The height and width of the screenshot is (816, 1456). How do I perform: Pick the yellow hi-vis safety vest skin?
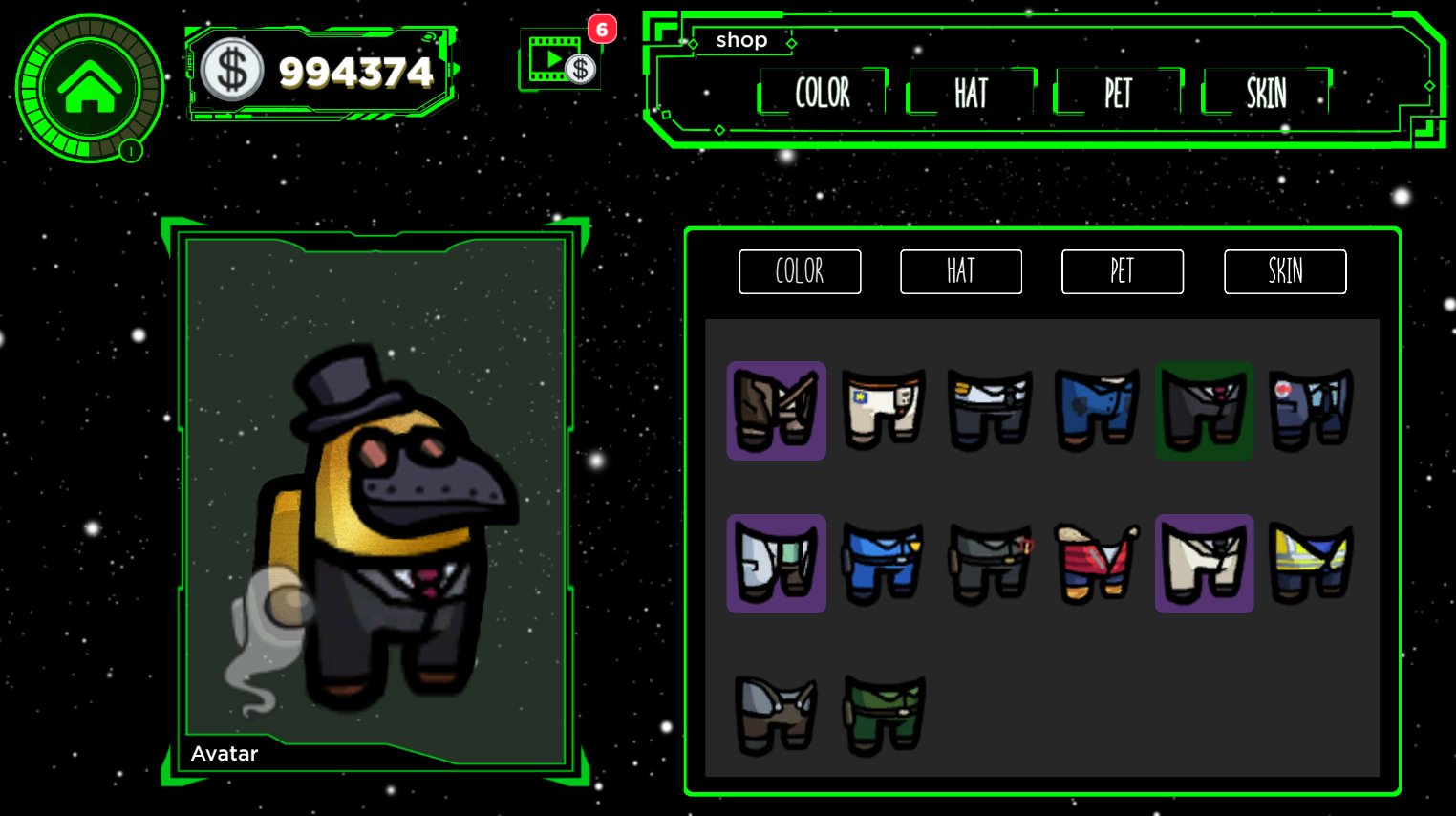point(1311,564)
